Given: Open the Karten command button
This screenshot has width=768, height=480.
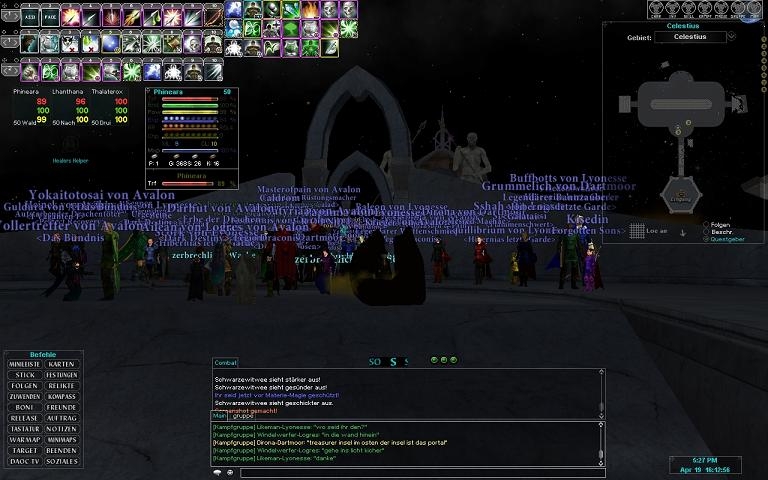Looking at the screenshot, I should [x=61, y=364].
